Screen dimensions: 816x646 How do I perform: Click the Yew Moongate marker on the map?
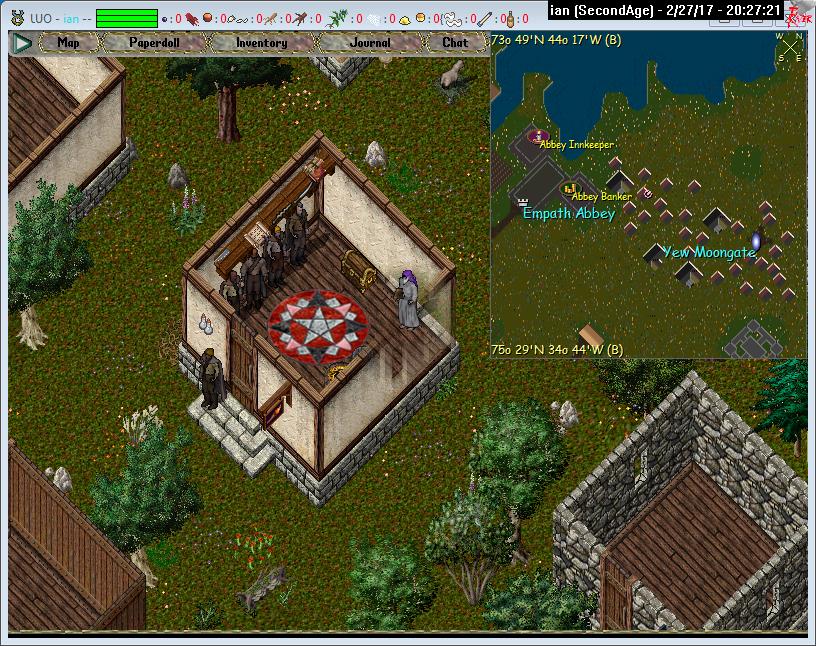coord(757,241)
